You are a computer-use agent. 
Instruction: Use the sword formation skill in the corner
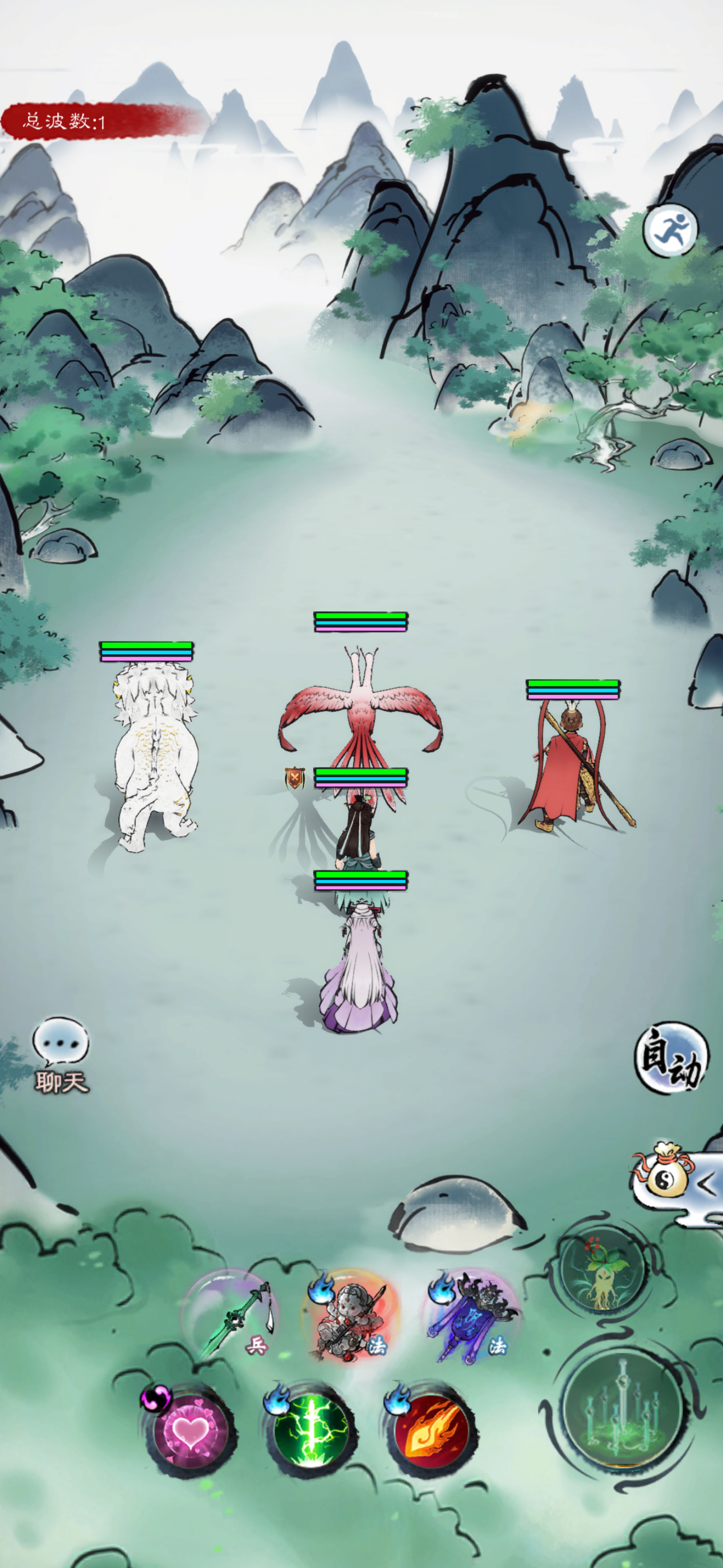tap(618, 1415)
